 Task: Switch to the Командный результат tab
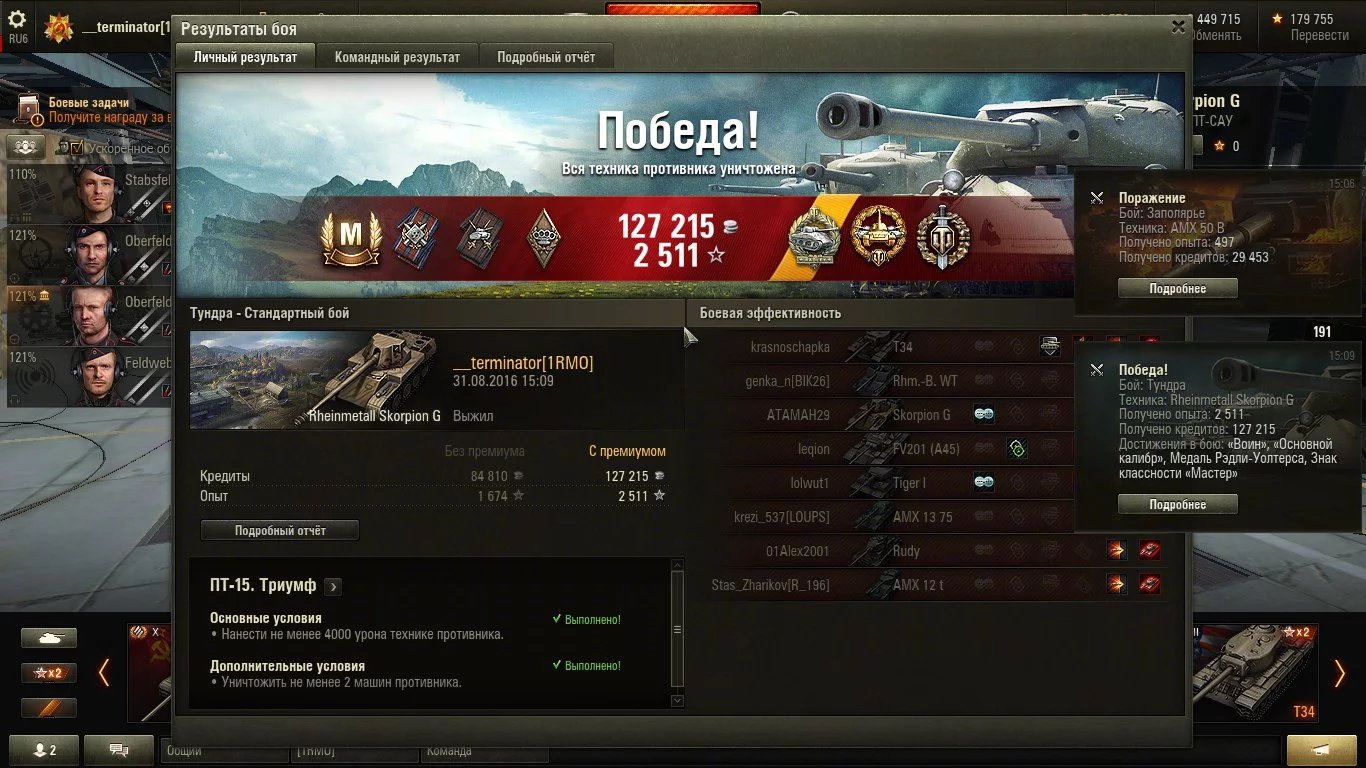(397, 57)
